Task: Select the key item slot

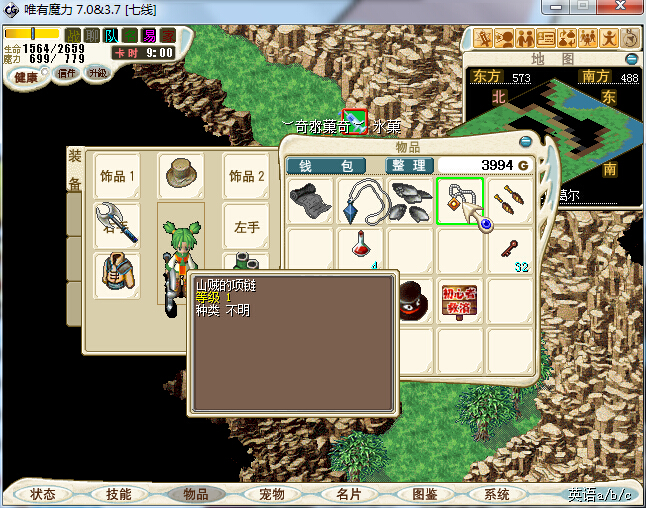Action: (x=510, y=249)
